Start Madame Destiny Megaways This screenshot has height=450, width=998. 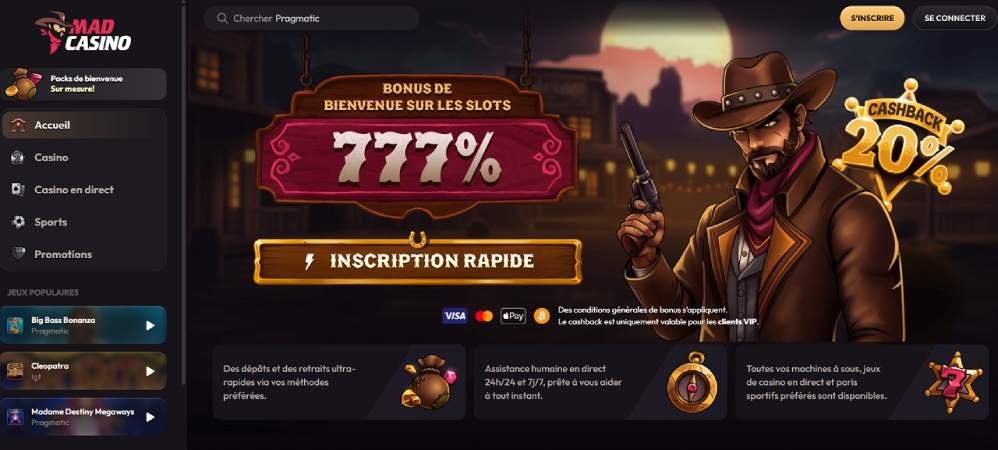(x=84, y=417)
